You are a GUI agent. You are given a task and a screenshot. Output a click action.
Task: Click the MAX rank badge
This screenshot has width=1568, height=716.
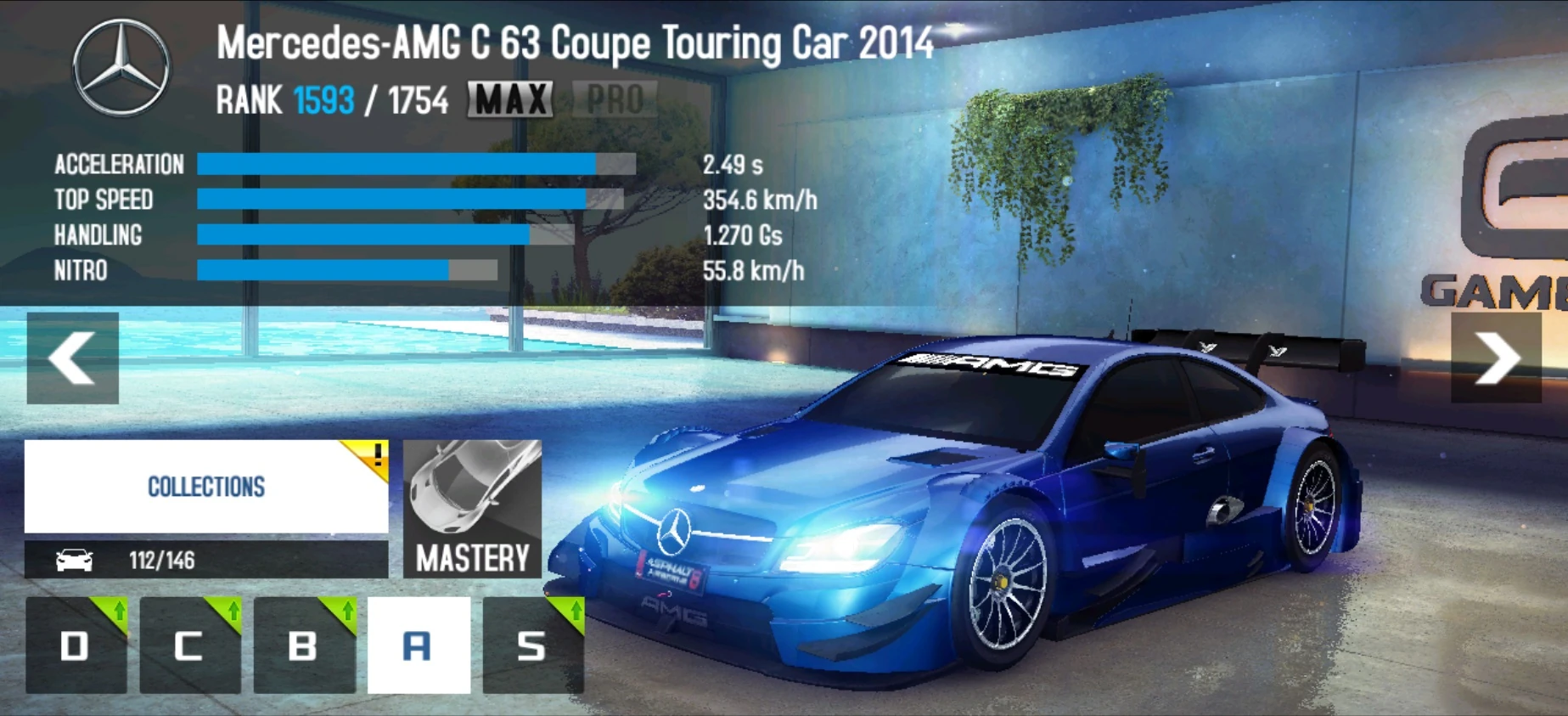(510, 100)
